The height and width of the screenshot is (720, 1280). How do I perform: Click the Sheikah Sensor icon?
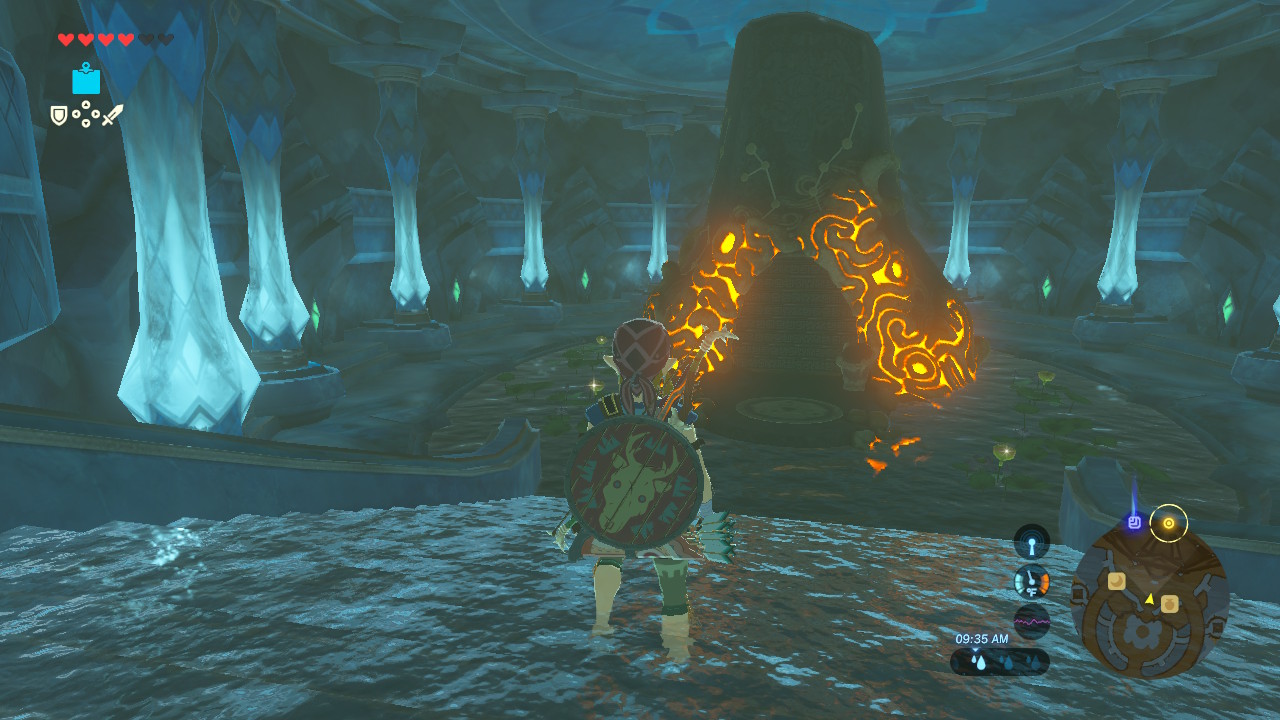click(1031, 543)
